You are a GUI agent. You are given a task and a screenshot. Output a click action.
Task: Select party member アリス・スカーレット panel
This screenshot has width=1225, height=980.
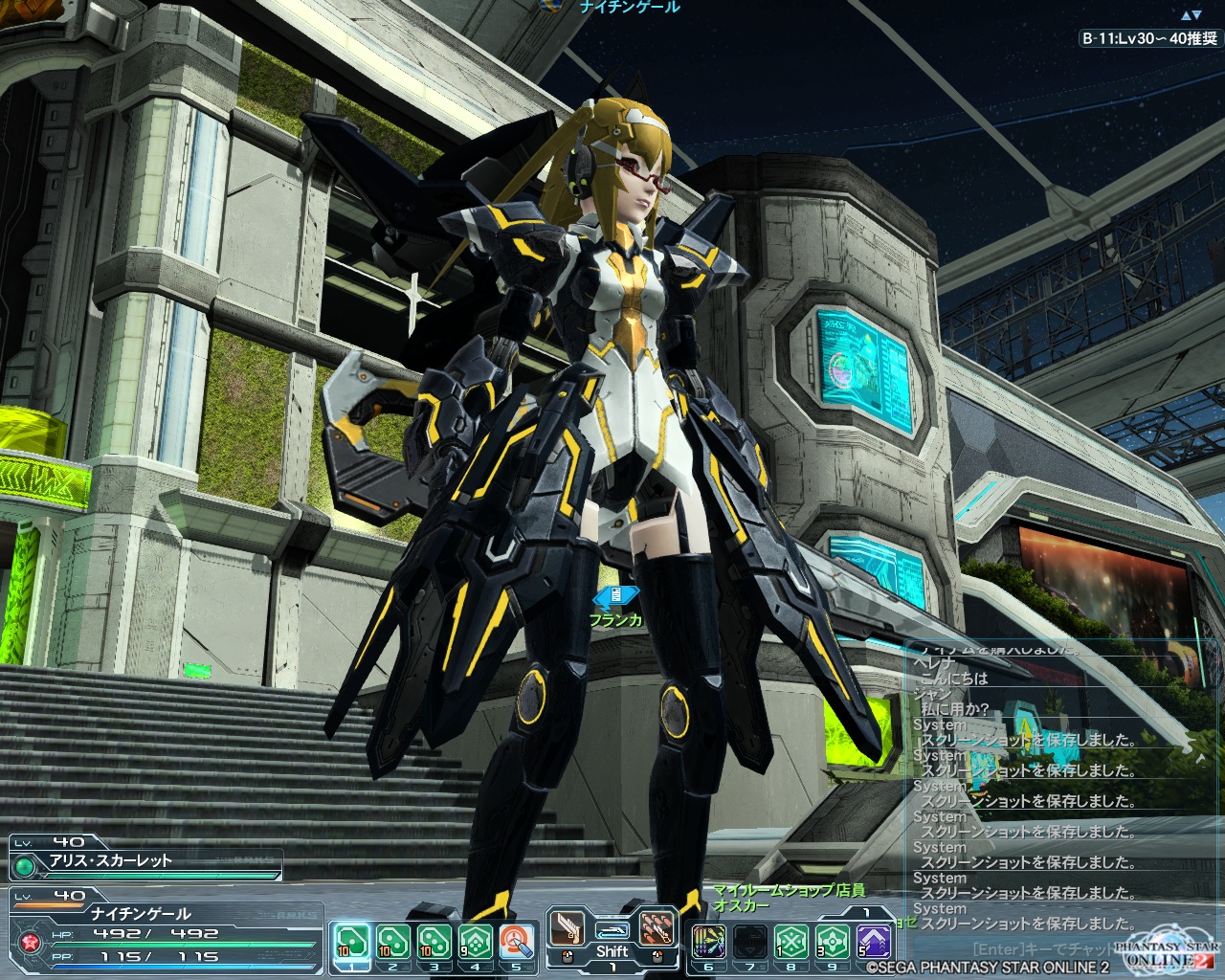[x=145, y=860]
